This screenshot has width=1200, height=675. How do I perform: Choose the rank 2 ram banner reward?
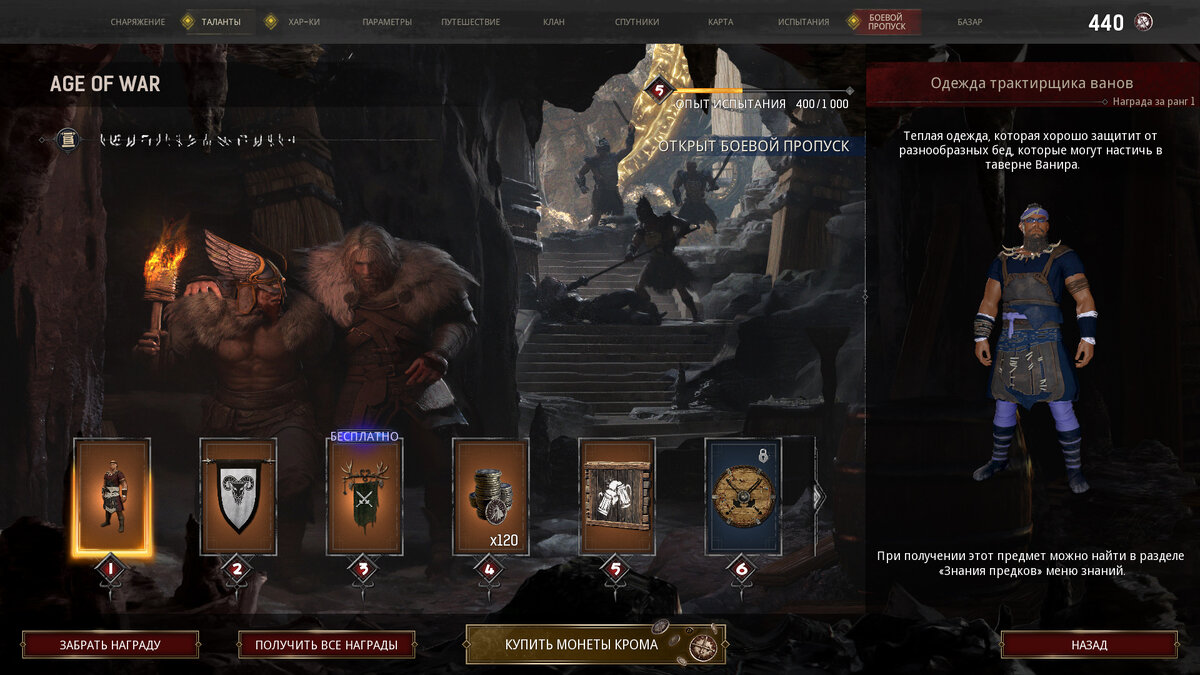coord(238,496)
